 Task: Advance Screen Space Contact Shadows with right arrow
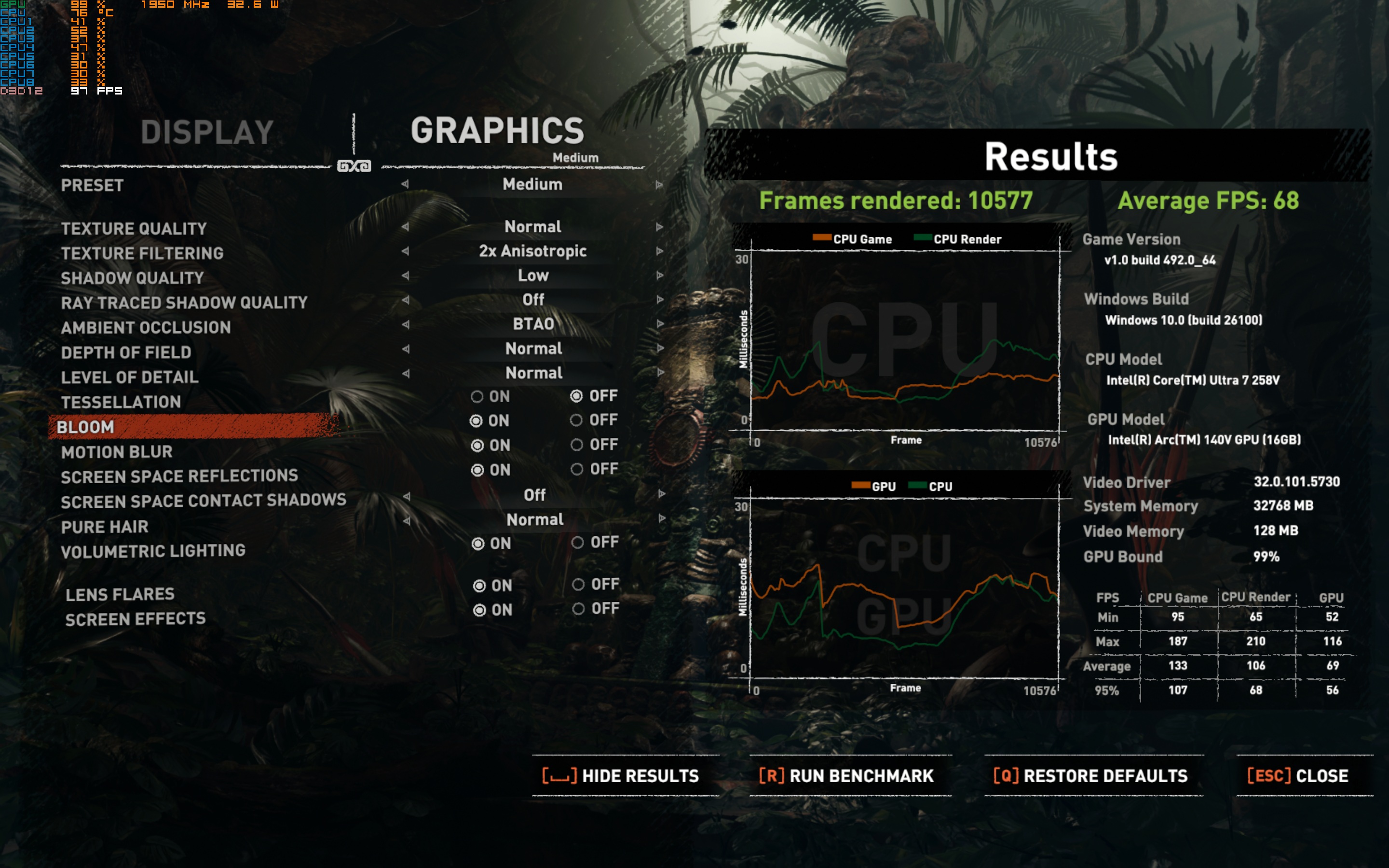661,494
